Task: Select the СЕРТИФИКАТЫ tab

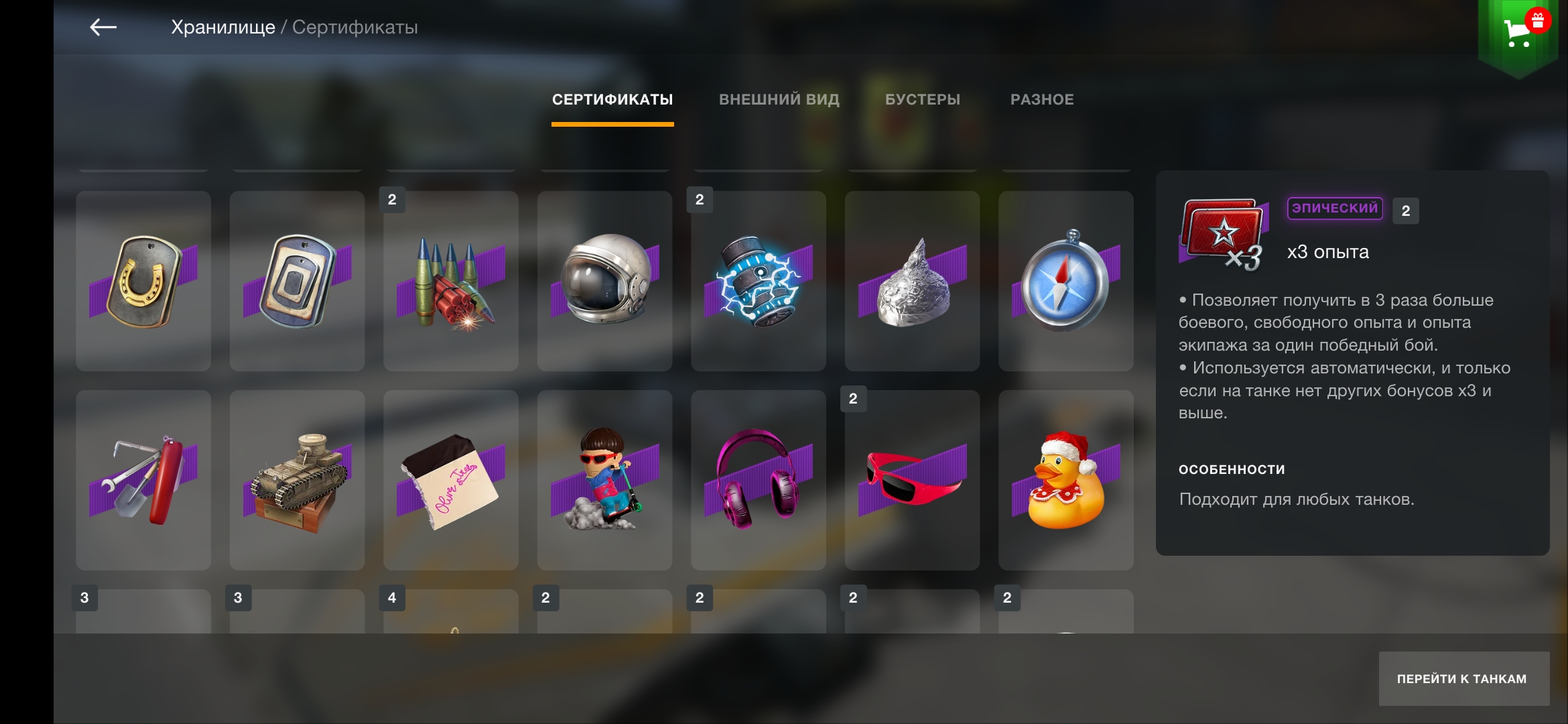Action: [x=612, y=100]
